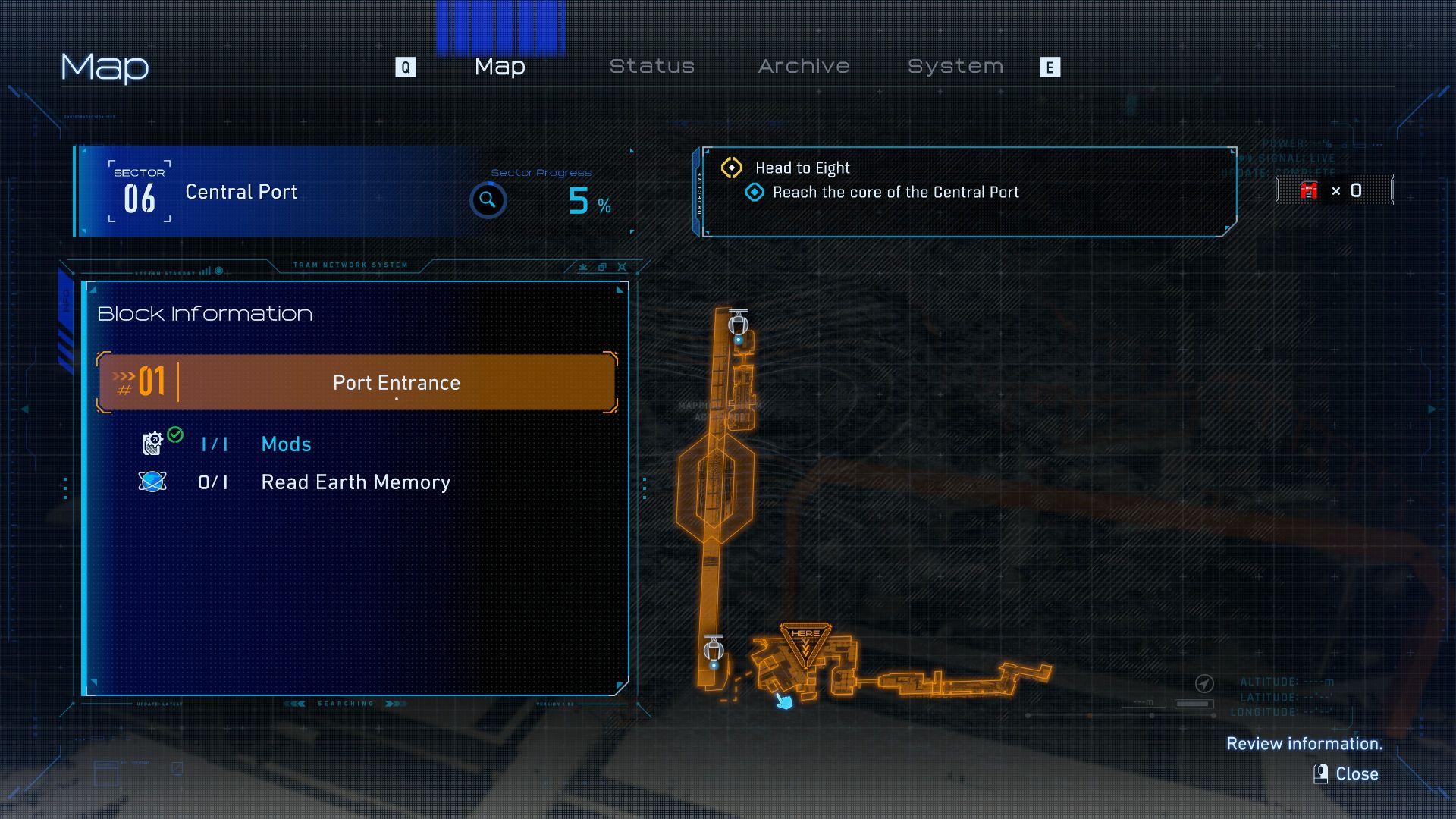Select the upper tram station map marker
The width and height of the screenshot is (1456, 819).
pyautogui.click(x=738, y=324)
